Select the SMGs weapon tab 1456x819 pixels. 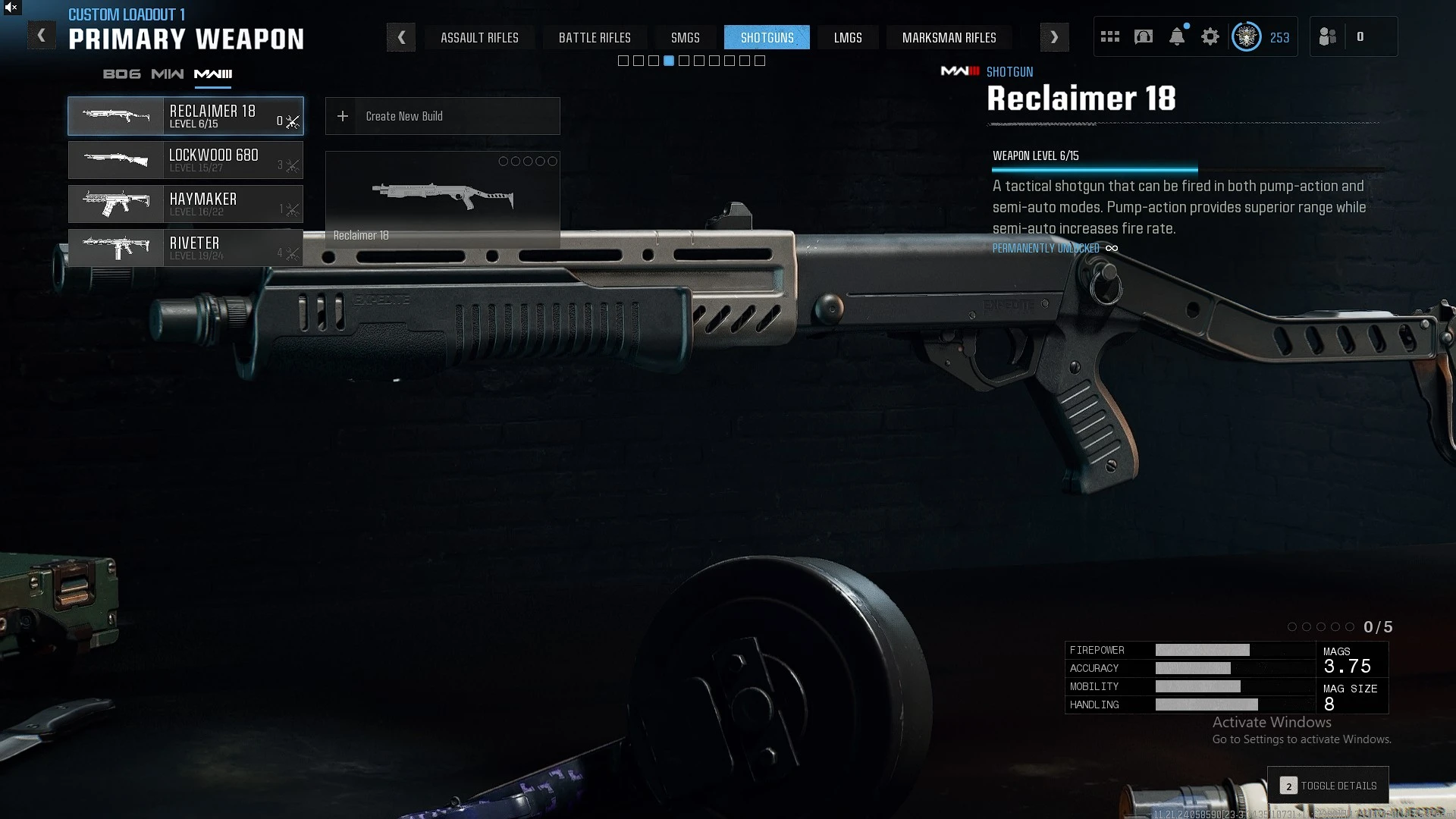click(685, 37)
